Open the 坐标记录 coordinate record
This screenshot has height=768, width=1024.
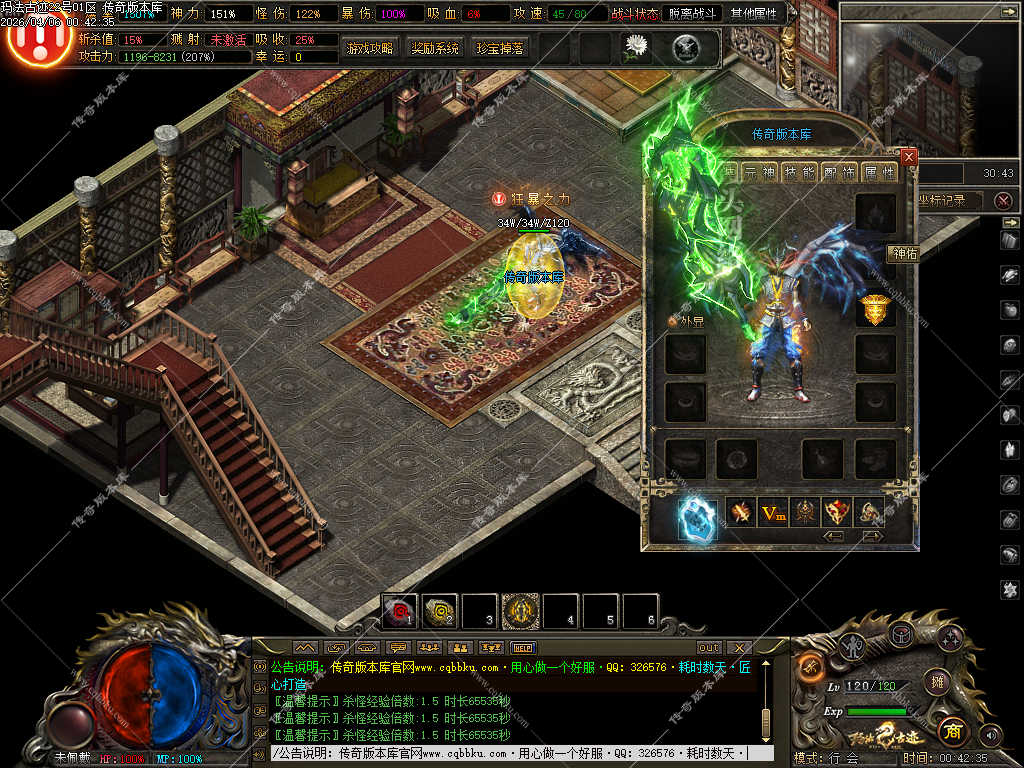click(x=941, y=200)
